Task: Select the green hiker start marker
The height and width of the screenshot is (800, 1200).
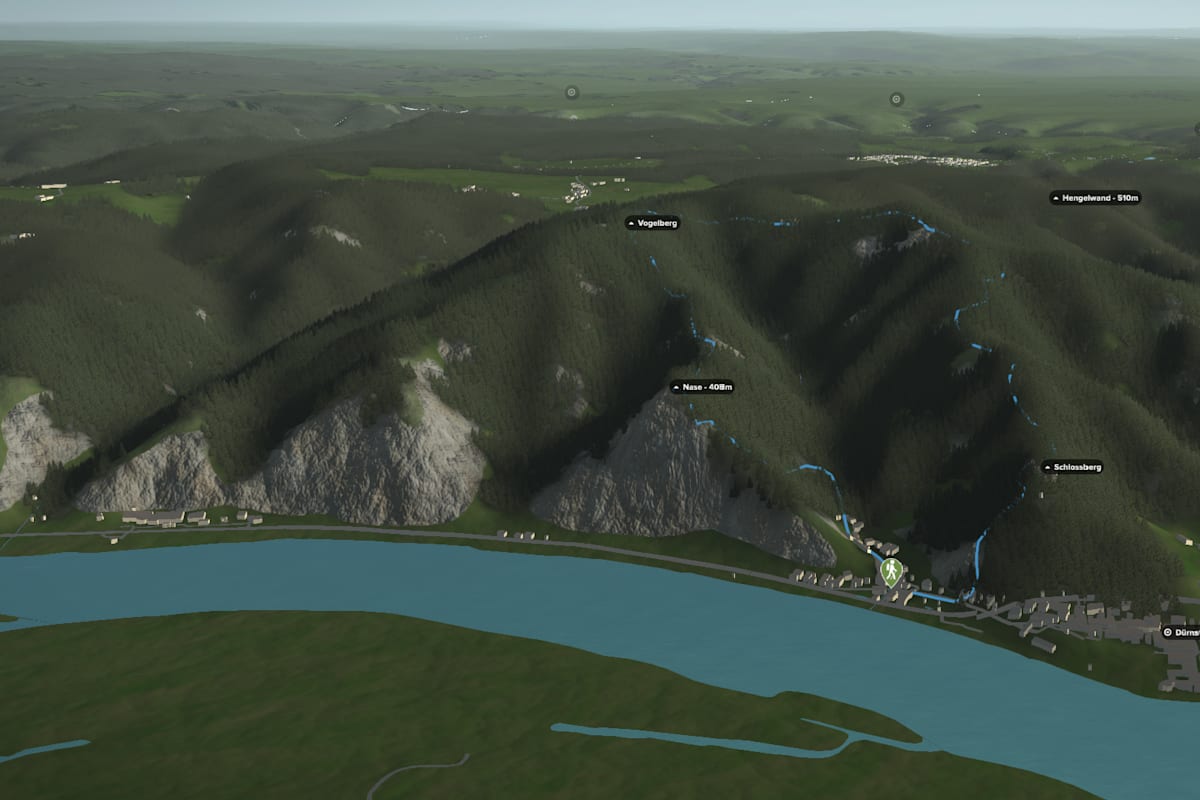Action: [890, 572]
